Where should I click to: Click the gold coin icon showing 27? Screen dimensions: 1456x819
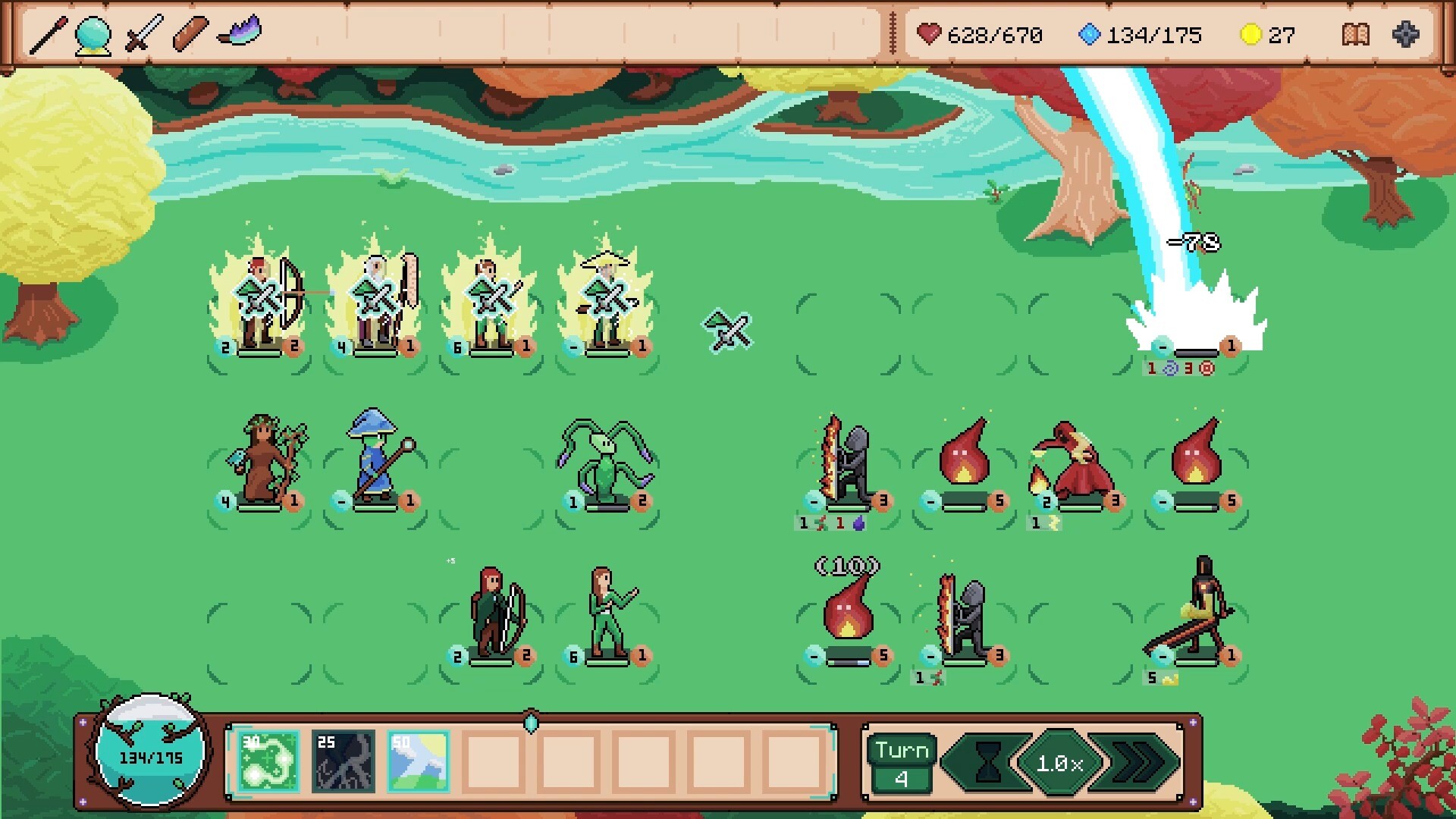(1250, 34)
